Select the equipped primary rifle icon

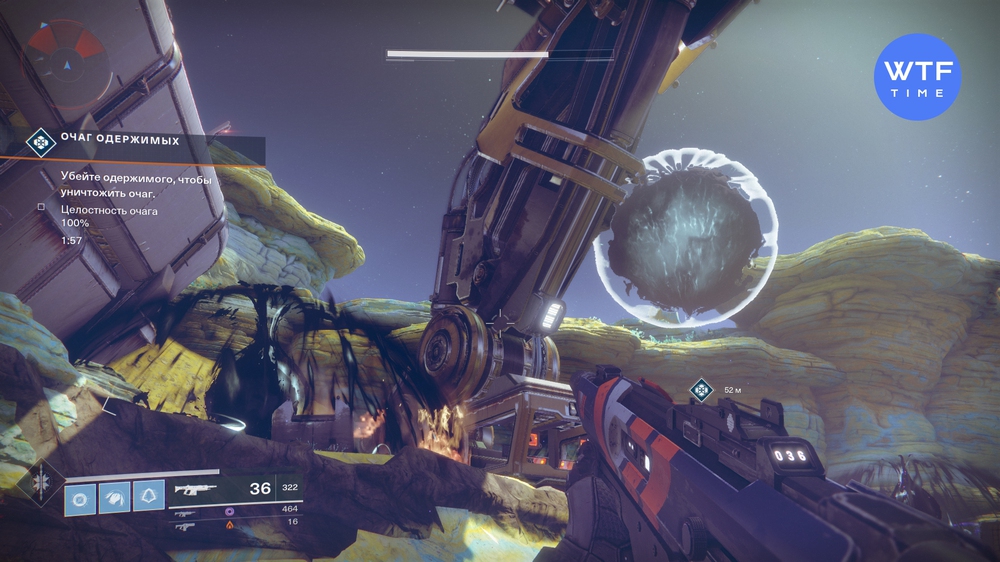pyautogui.click(x=192, y=490)
